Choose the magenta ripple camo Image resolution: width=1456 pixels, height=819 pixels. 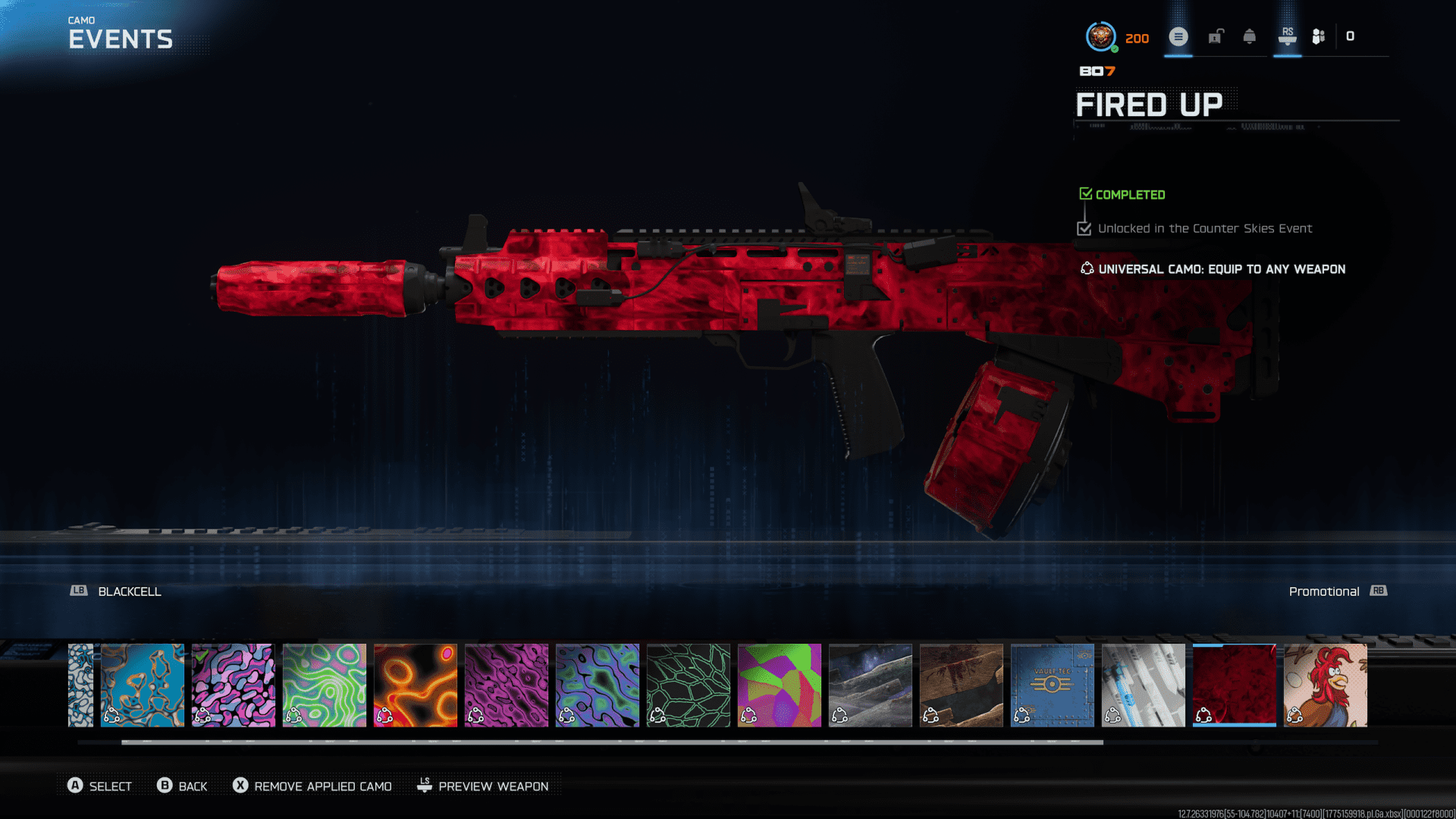(507, 685)
